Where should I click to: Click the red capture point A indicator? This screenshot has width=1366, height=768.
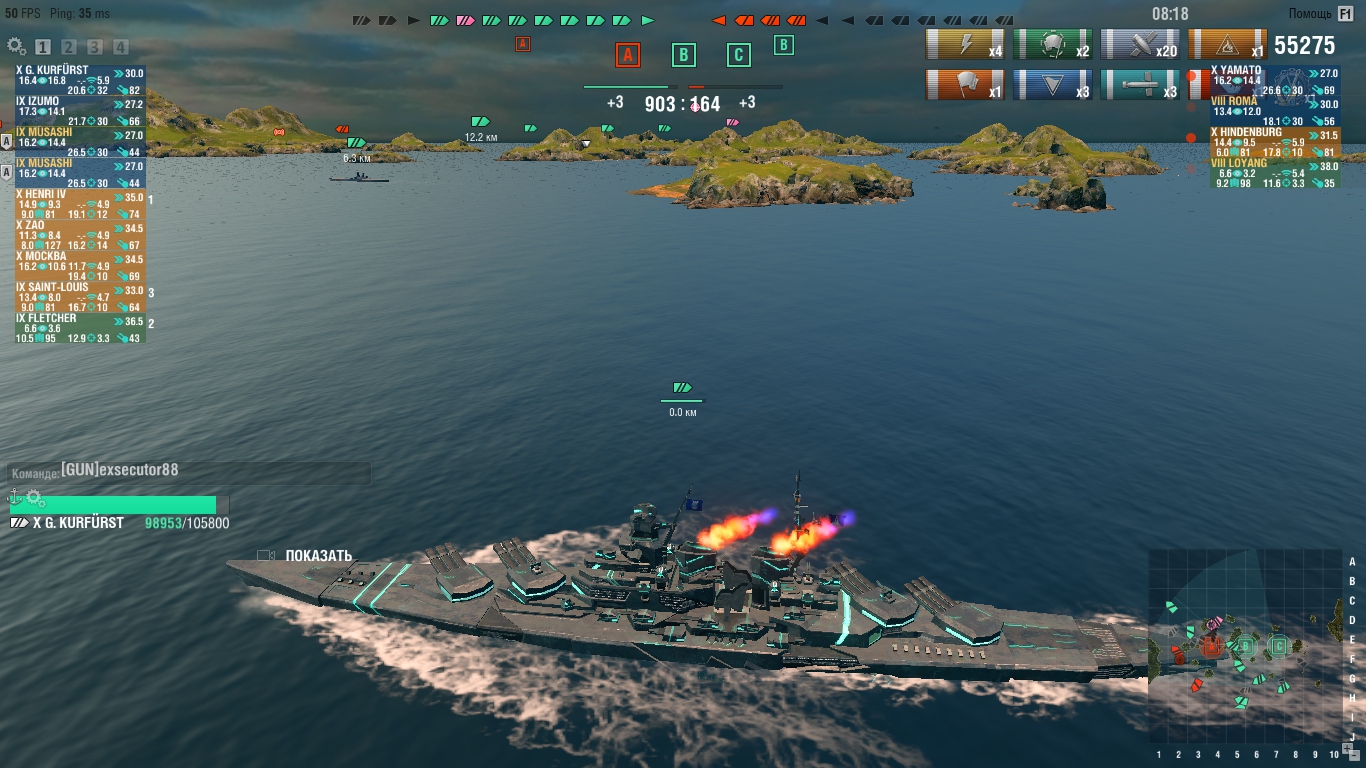click(627, 55)
